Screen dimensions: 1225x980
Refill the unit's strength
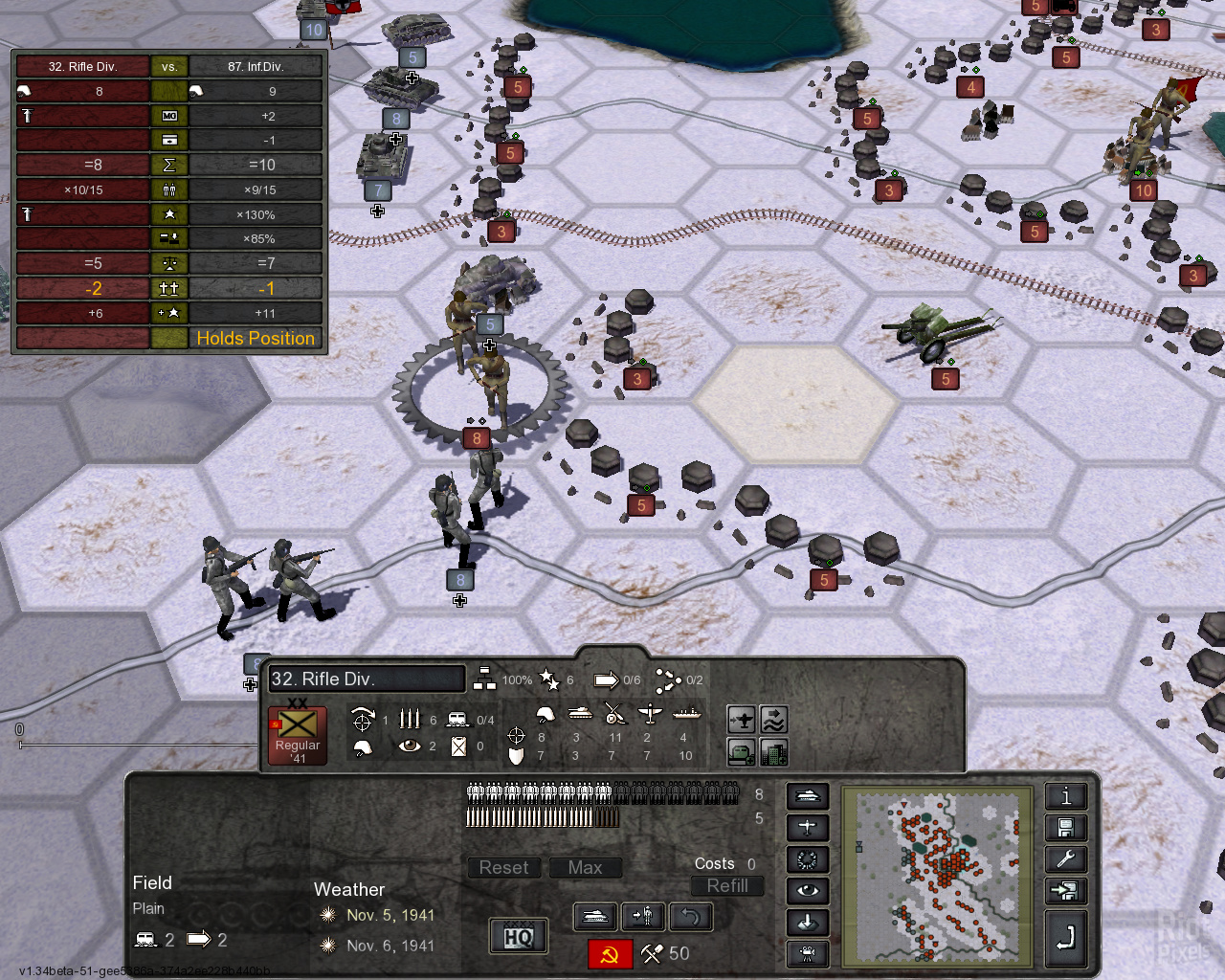pyautogui.click(x=727, y=886)
